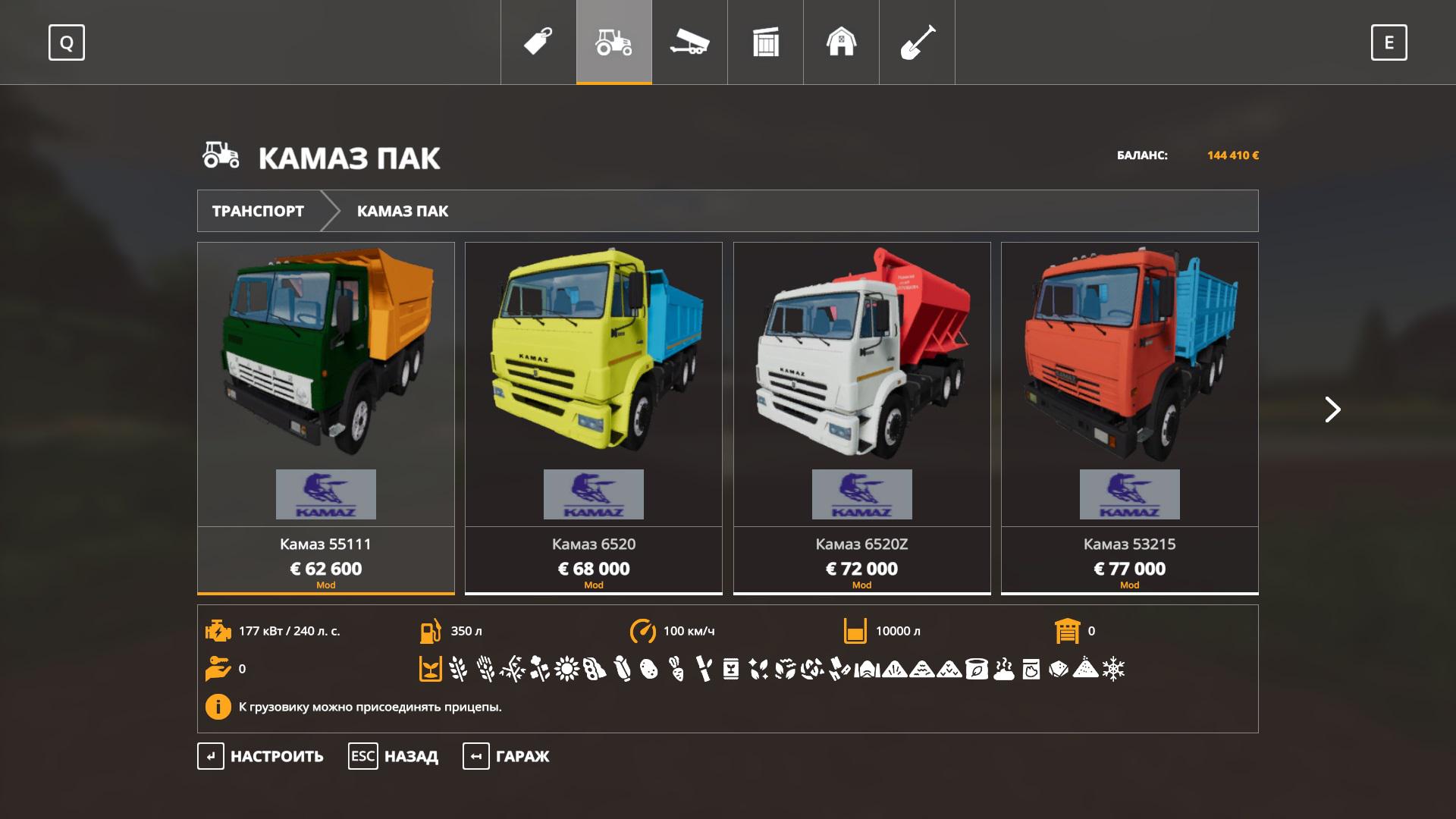Show next page of trucks with arrow
This screenshot has width=1456, height=819.
pyautogui.click(x=1332, y=409)
